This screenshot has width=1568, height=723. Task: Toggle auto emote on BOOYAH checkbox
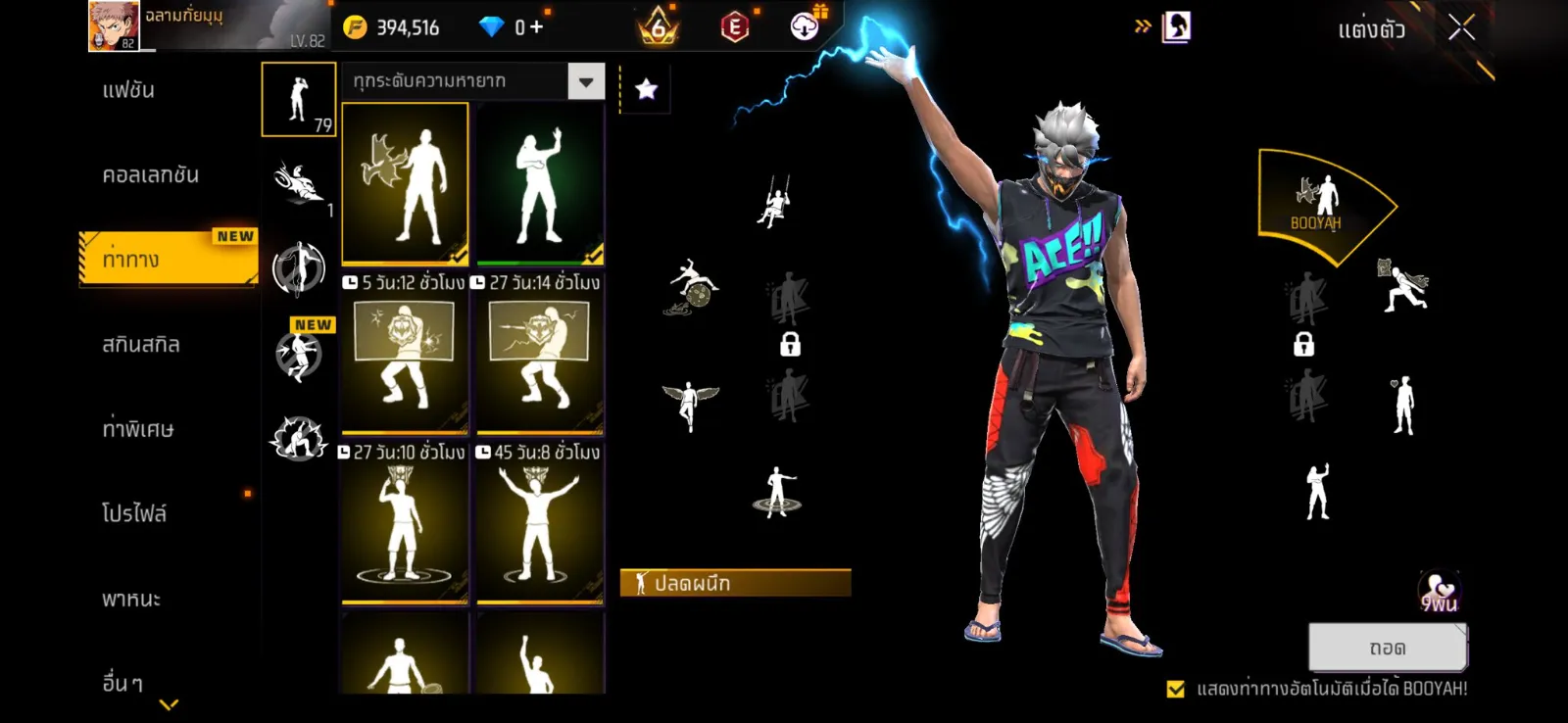1176,689
